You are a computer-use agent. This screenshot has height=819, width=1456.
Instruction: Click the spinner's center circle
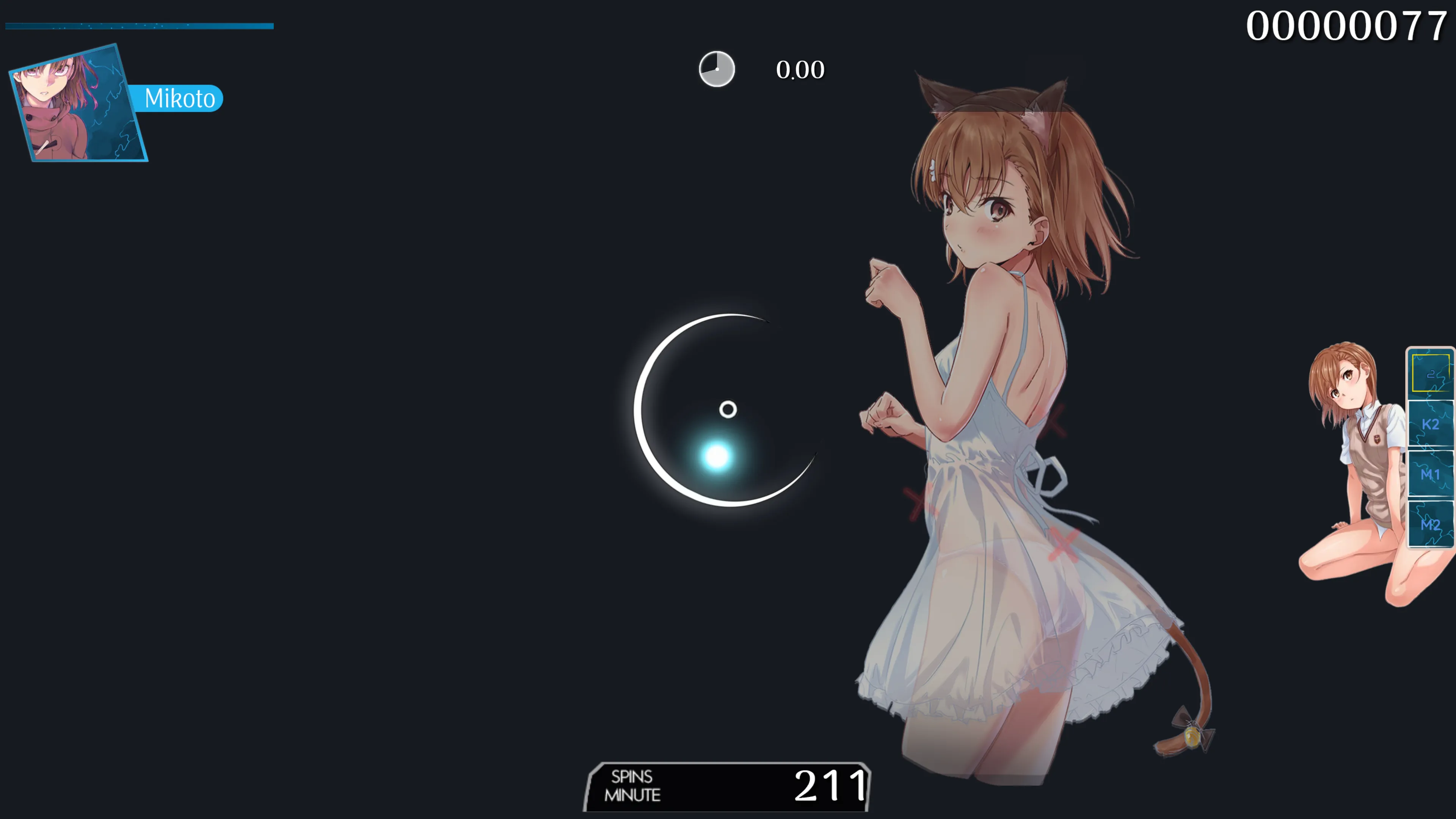pos(728,409)
